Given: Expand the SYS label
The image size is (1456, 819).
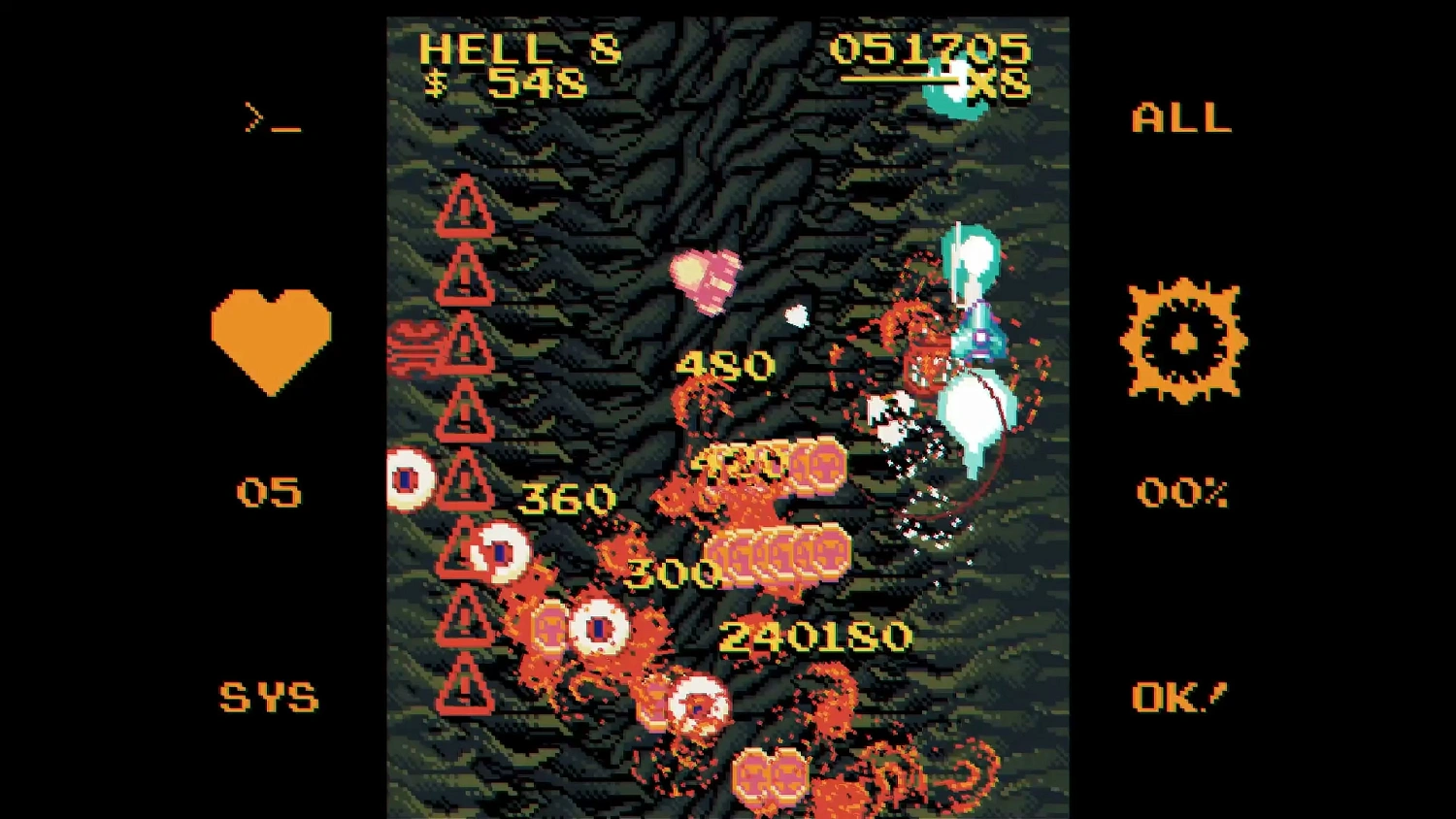Looking at the screenshot, I should (x=269, y=697).
